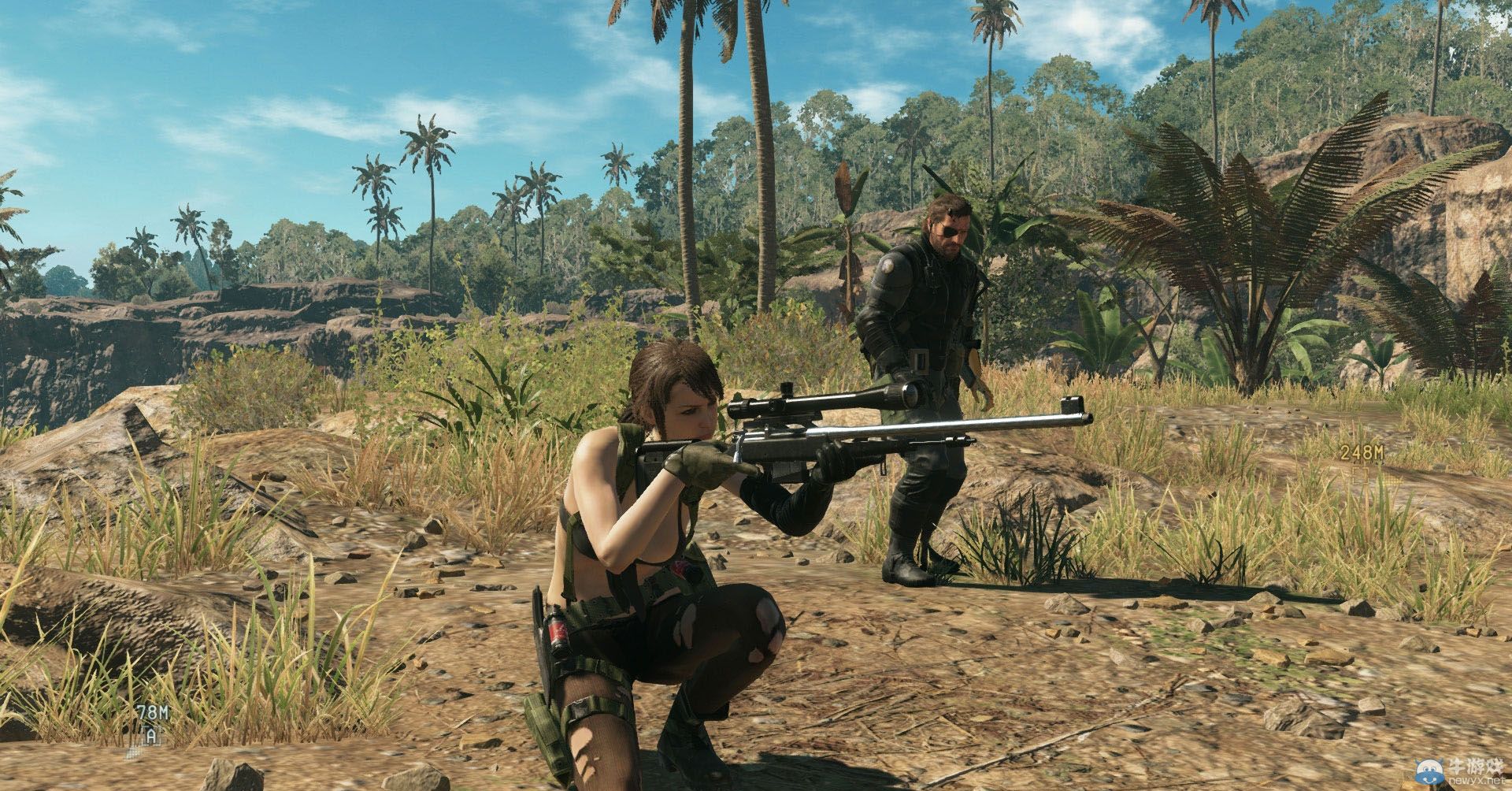Select the white waypoint marker labeled A
Image resolution: width=1512 pixels, height=791 pixels.
click(x=150, y=736)
